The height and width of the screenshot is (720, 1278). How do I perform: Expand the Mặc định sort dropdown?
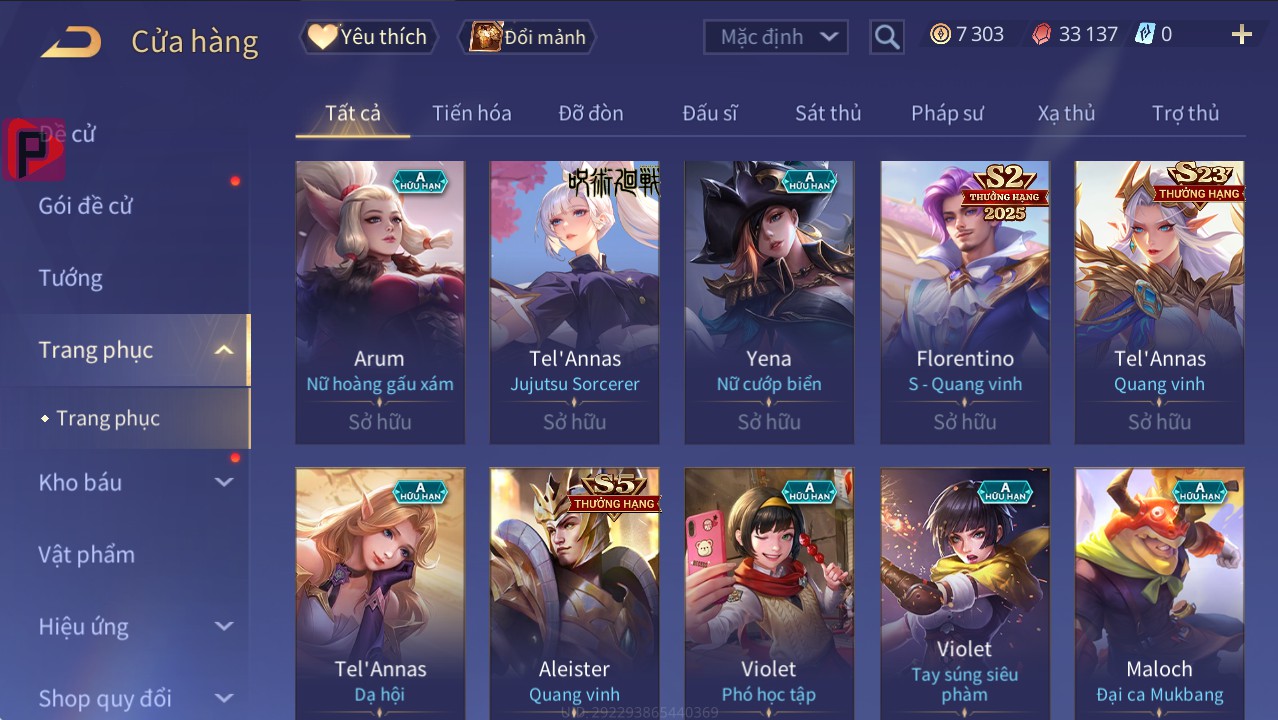point(776,37)
